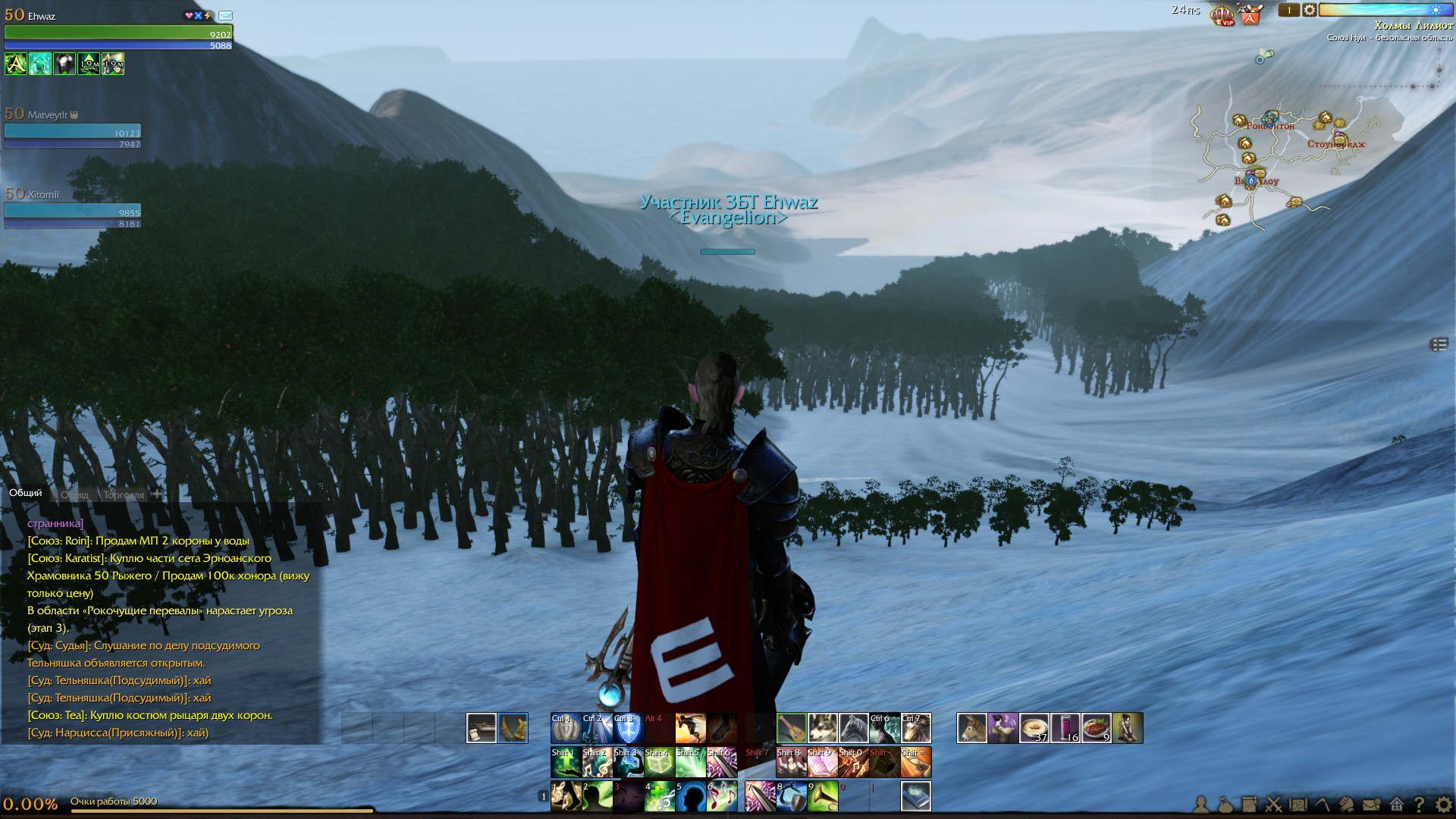
Task: Use the lute instrument hotbar slot
Action: (792, 728)
